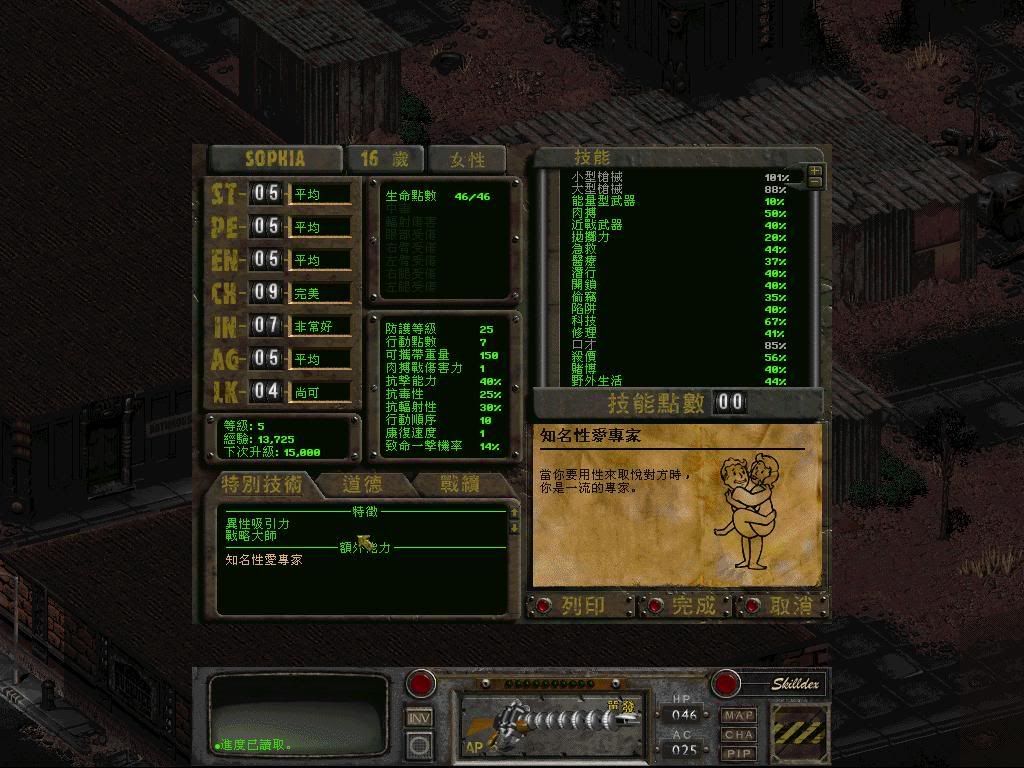Select the 知名性愛專家 perk entry

264,560
